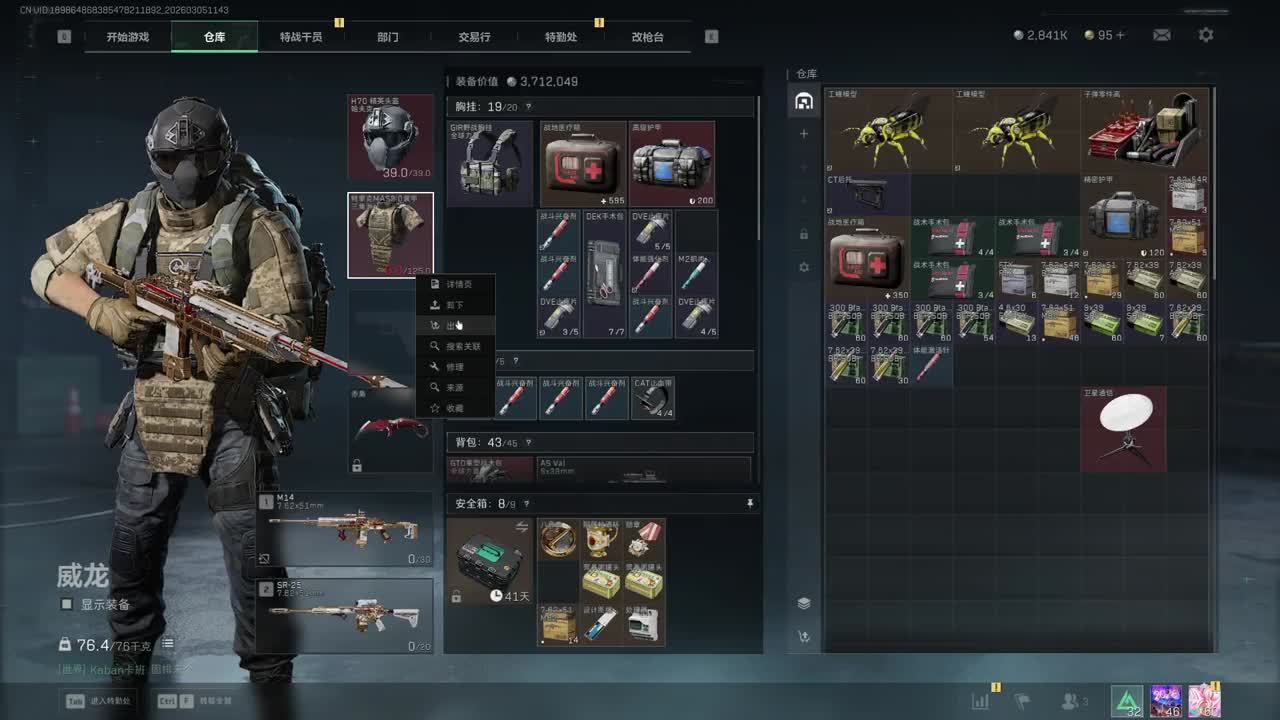Select 收藏 favorite in the context menu
Image resolution: width=1280 pixels, height=720 pixels.
[455, 408]
